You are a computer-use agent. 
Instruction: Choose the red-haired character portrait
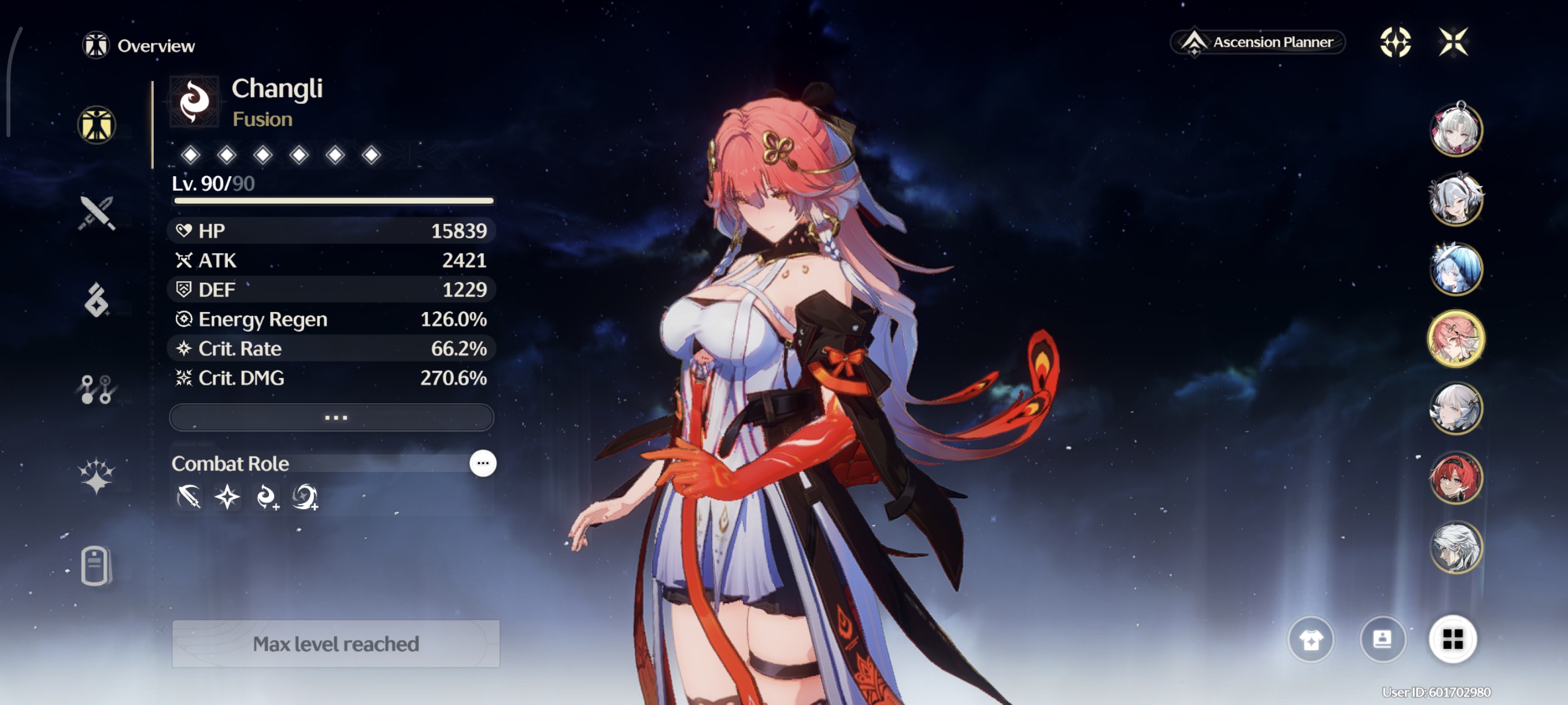click(x=1455, y=477)
